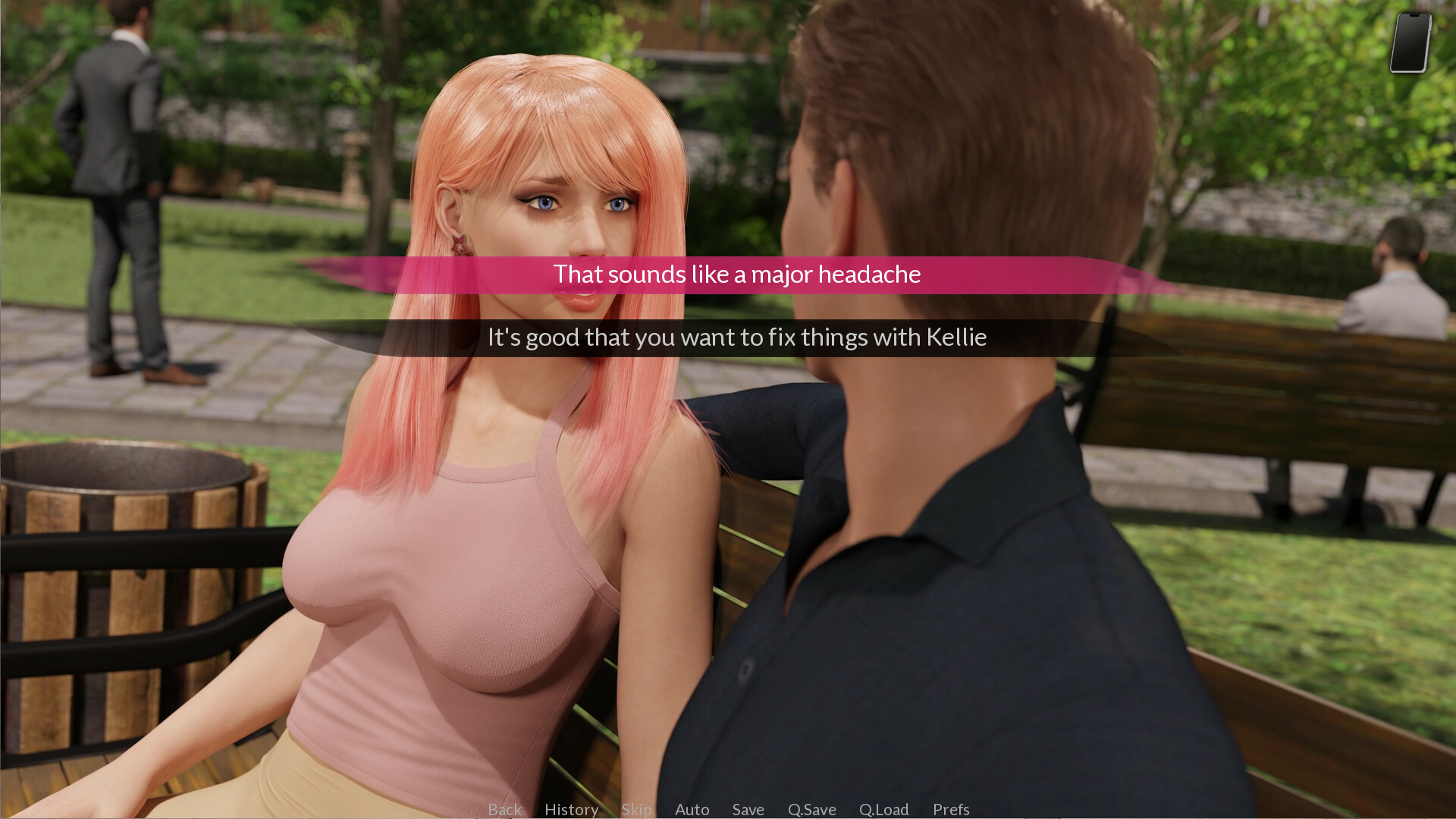Viewport: 1456px width, 819px height.
Task: Open the phone icon in top right corner
Action: click(x=1409, y=42)
